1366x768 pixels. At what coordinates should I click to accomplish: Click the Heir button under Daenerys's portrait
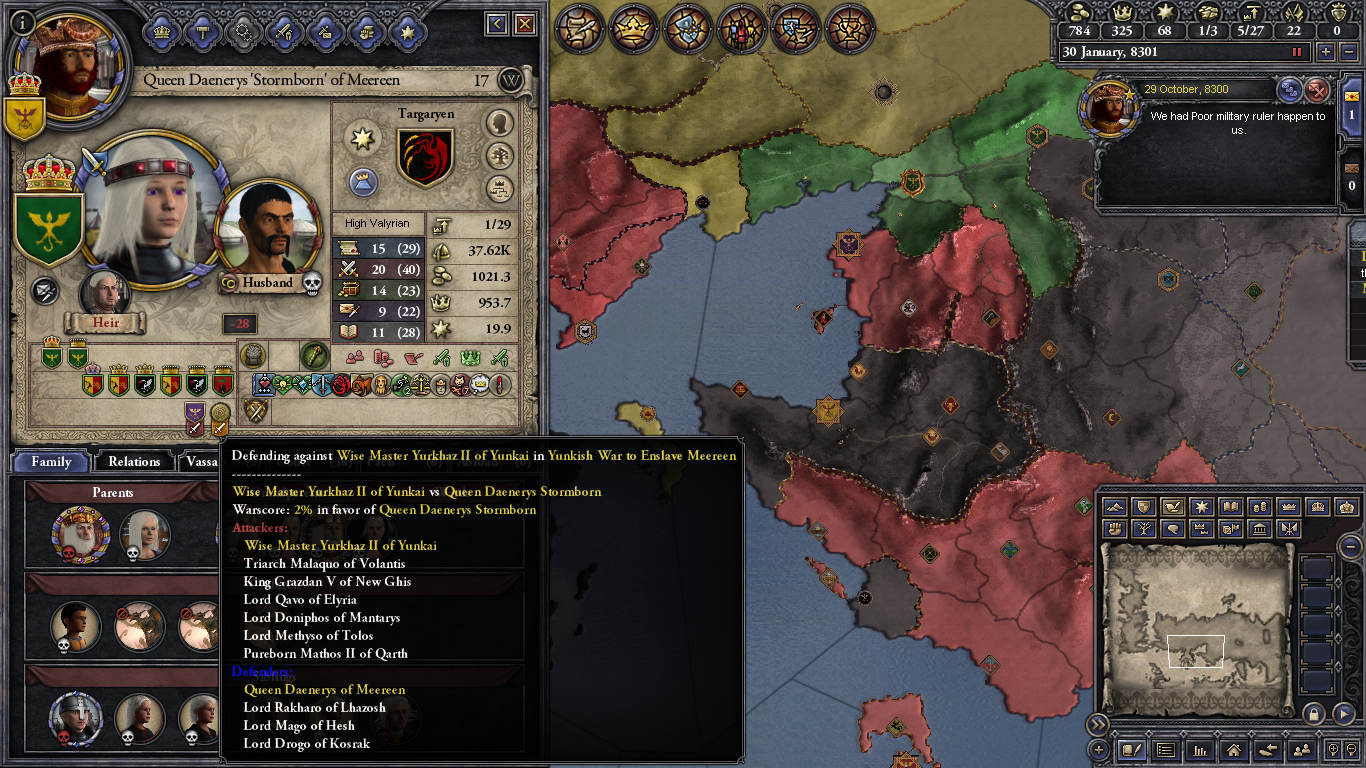click(105, 322)
